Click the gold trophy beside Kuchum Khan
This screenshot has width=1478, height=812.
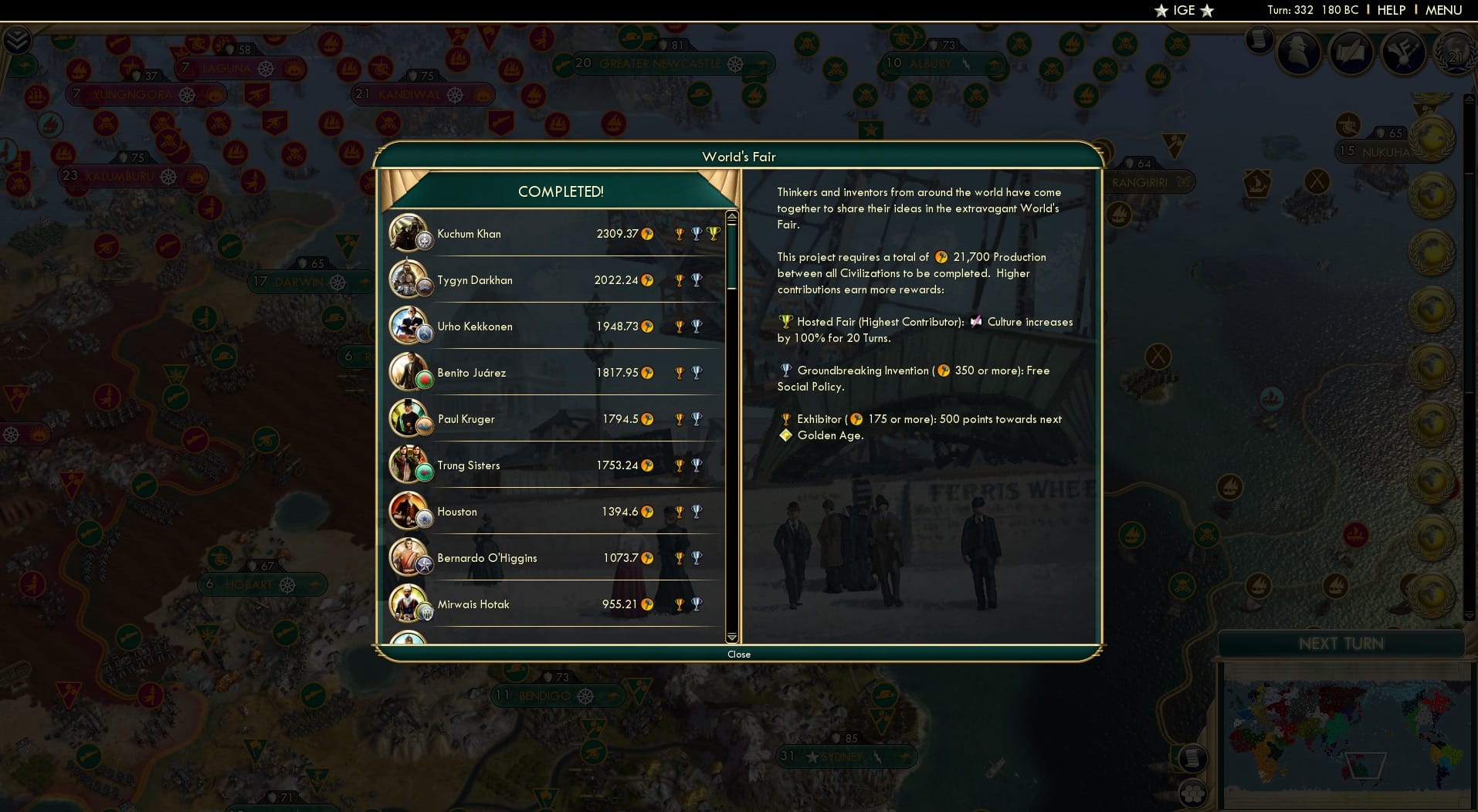click(x=679, y=232)
